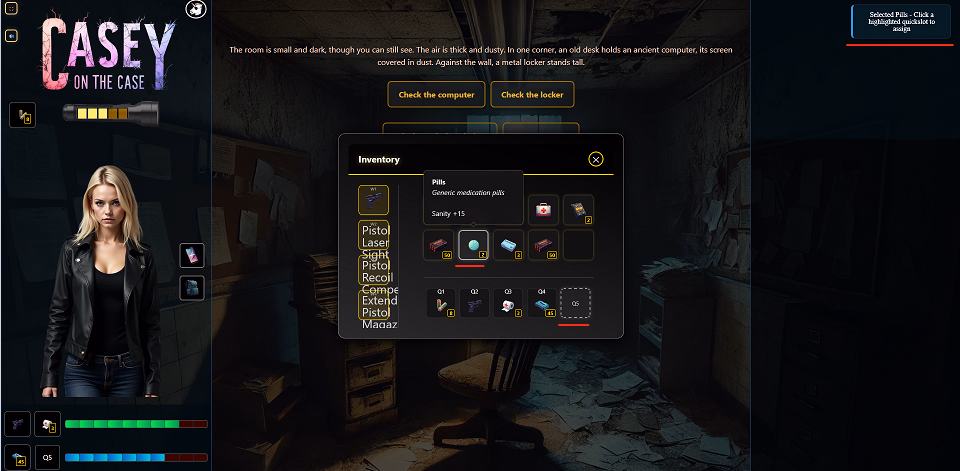The image size is (960, 471).
Task: Select the W1 pistol weapon slot
Action: click(373, 200)
